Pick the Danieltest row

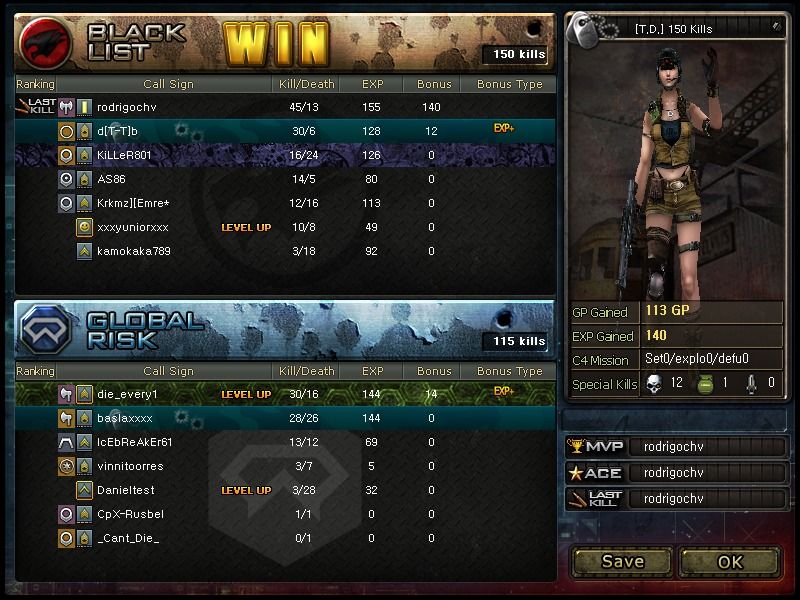click(285, 490)
